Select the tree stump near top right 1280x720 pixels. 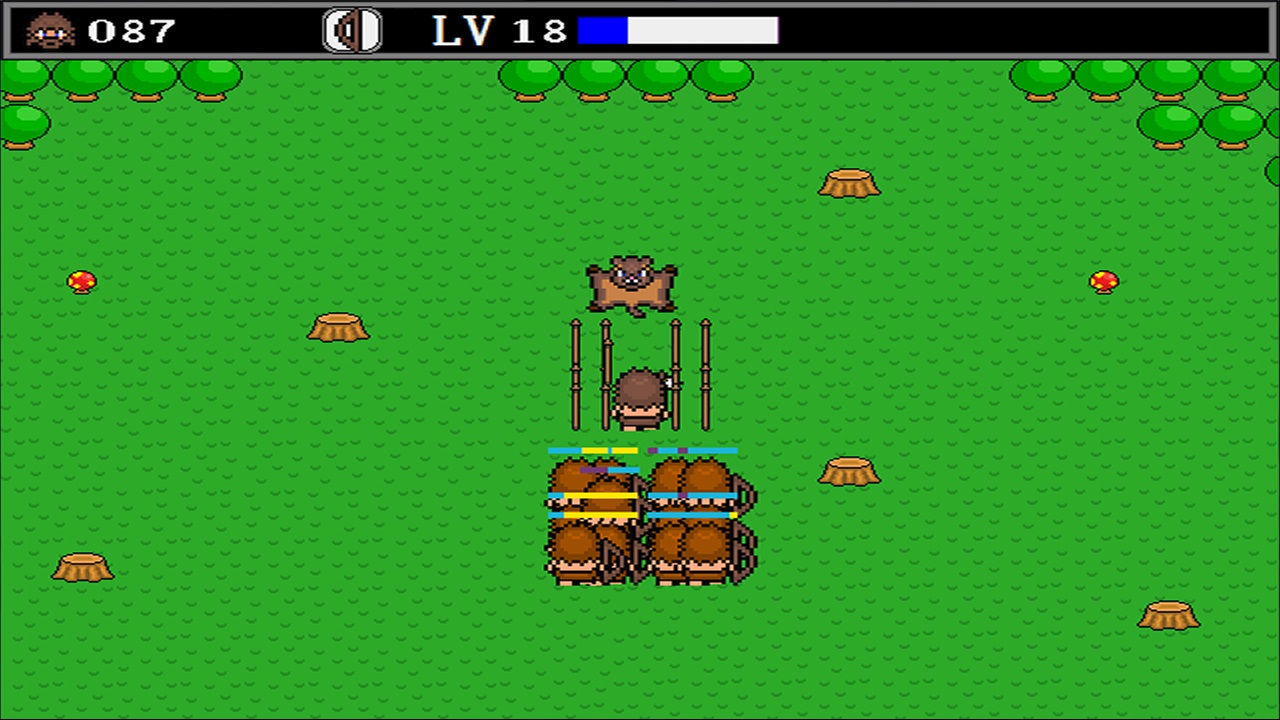click(852, 184)
